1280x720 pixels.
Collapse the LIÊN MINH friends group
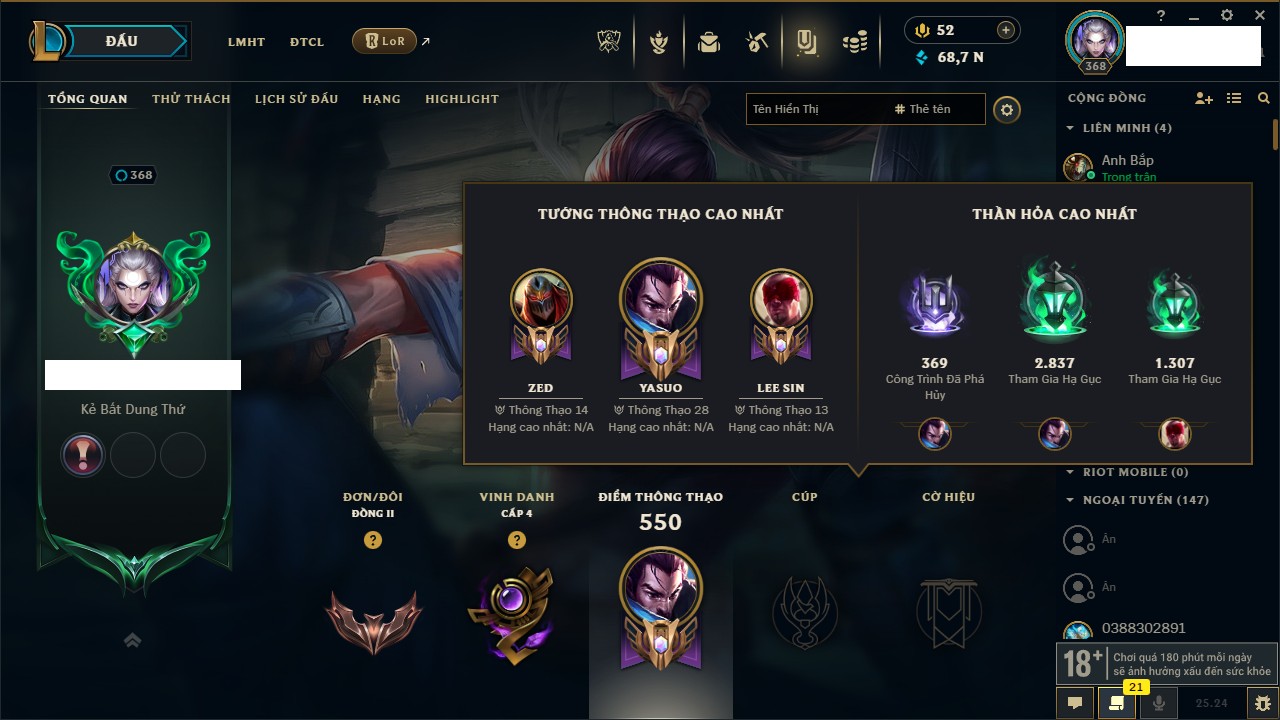(1070, 128)
